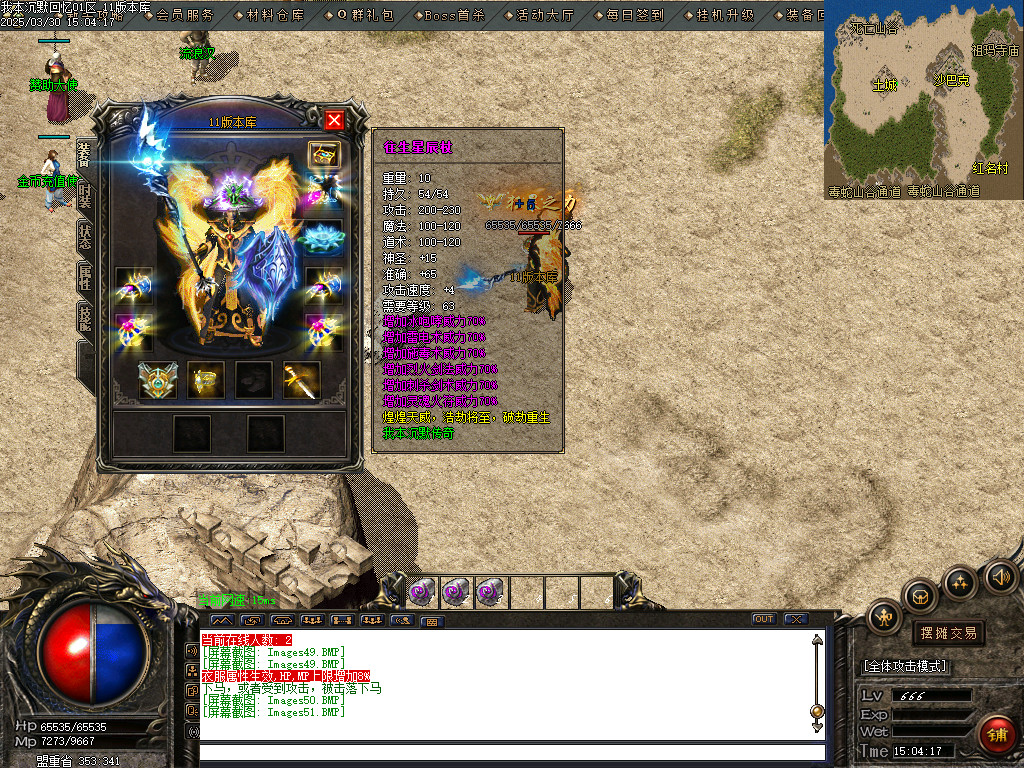The width and height of the screenshot is (1024, 768).
Task: Open the minimap
Action: (x=922, y=98)
